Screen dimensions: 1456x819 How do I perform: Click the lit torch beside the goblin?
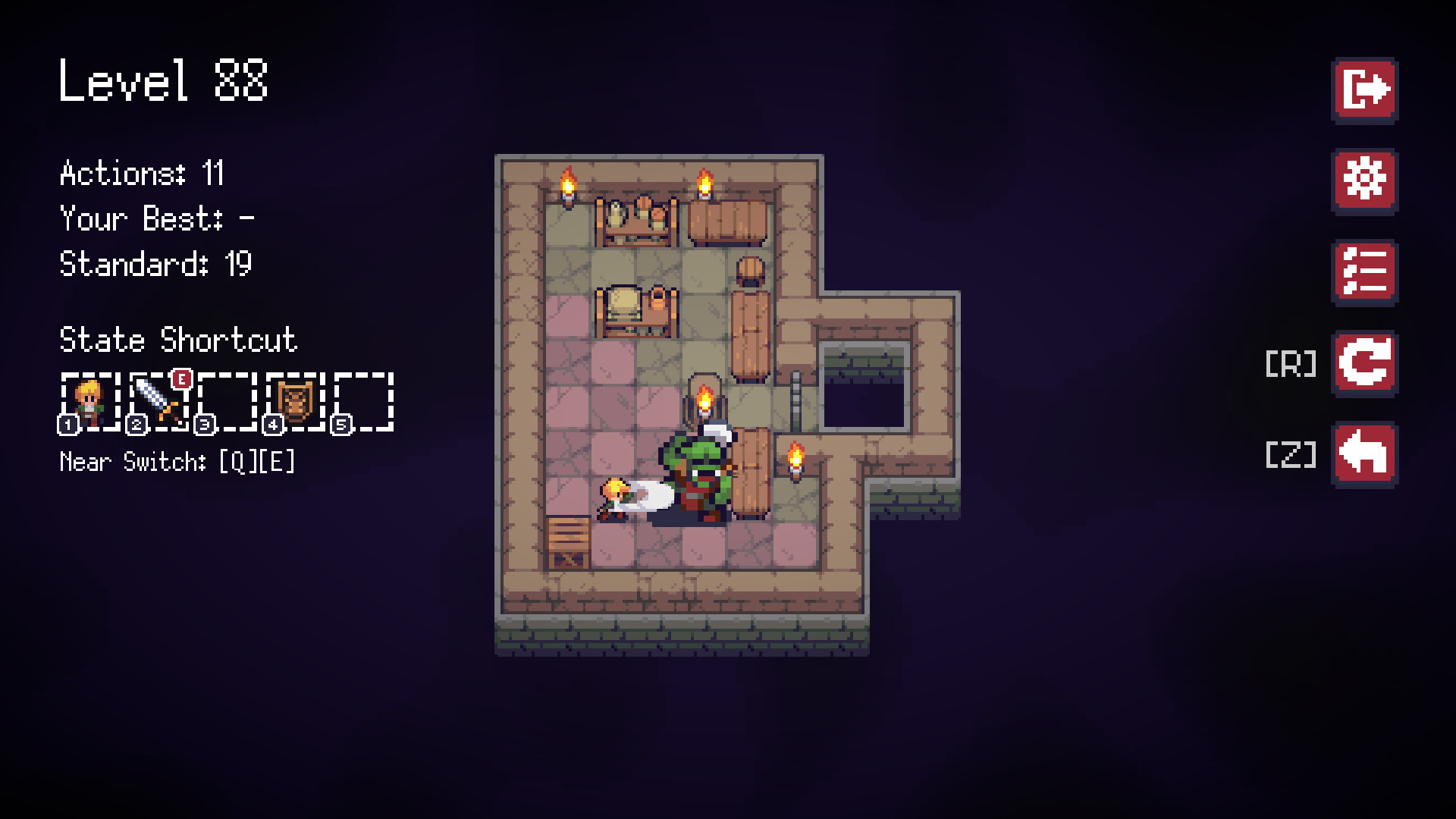tap(795, 459)
